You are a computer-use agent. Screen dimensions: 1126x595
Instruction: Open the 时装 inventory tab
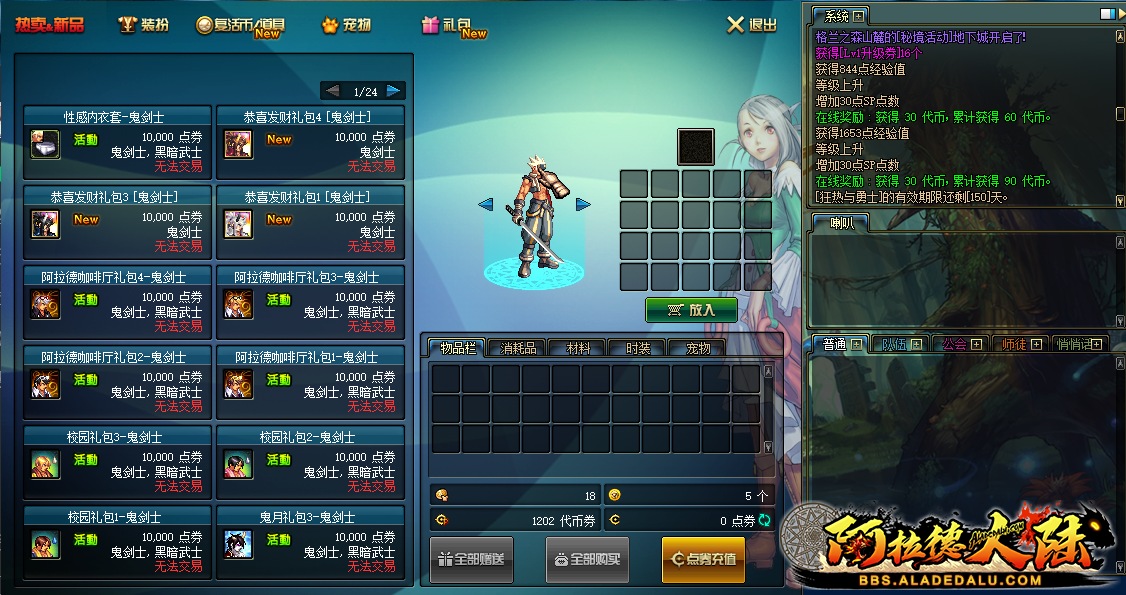pyautogui.click(x=638, y=348)
